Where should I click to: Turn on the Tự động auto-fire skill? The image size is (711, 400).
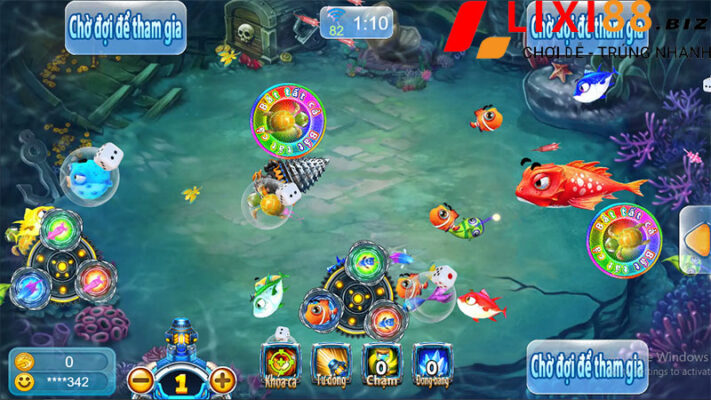[329, 363]
